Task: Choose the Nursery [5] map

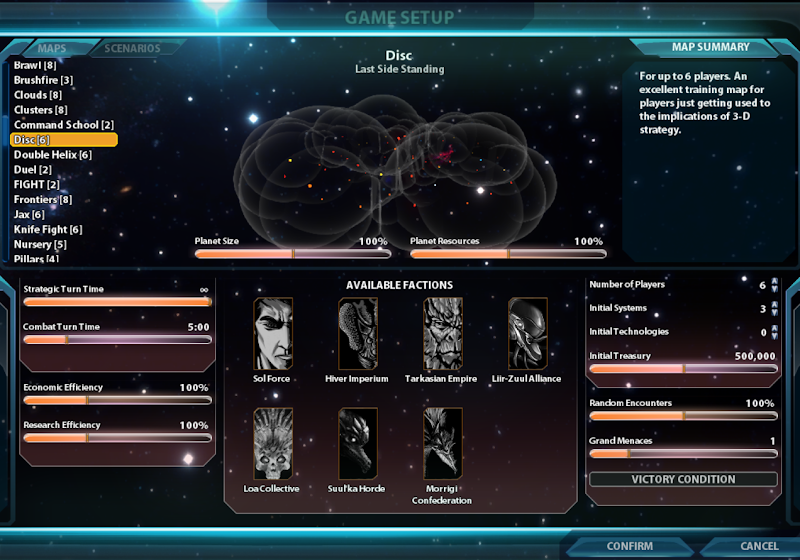Action: 40,245
